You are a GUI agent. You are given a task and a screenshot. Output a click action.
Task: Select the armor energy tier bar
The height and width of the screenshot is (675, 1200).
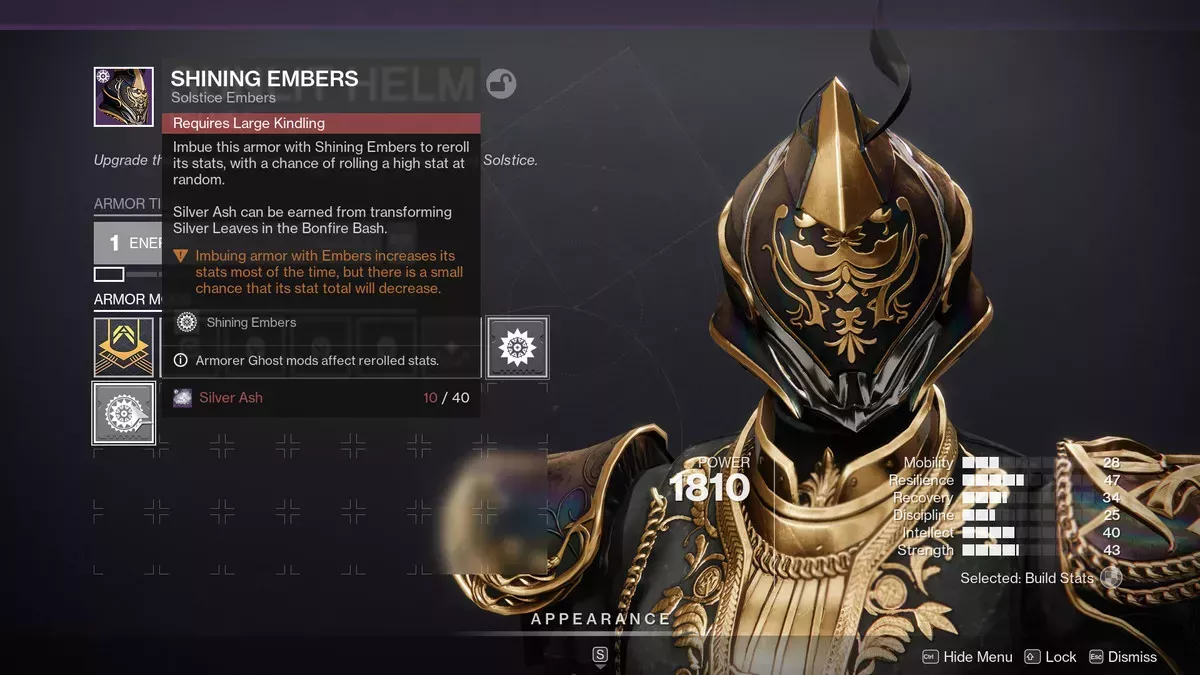point(127,243)
